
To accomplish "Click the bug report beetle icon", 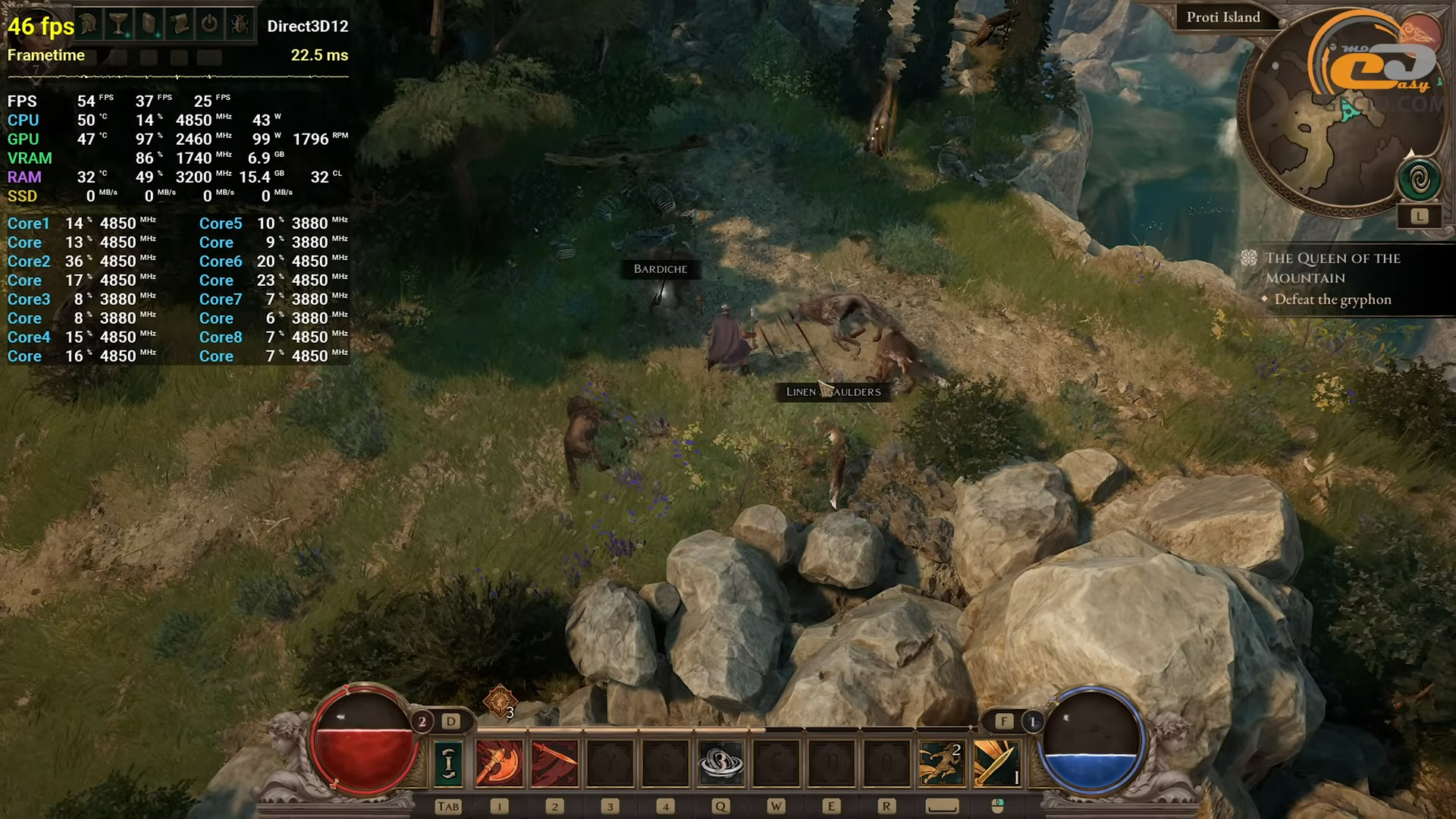I will pos(240,24).
